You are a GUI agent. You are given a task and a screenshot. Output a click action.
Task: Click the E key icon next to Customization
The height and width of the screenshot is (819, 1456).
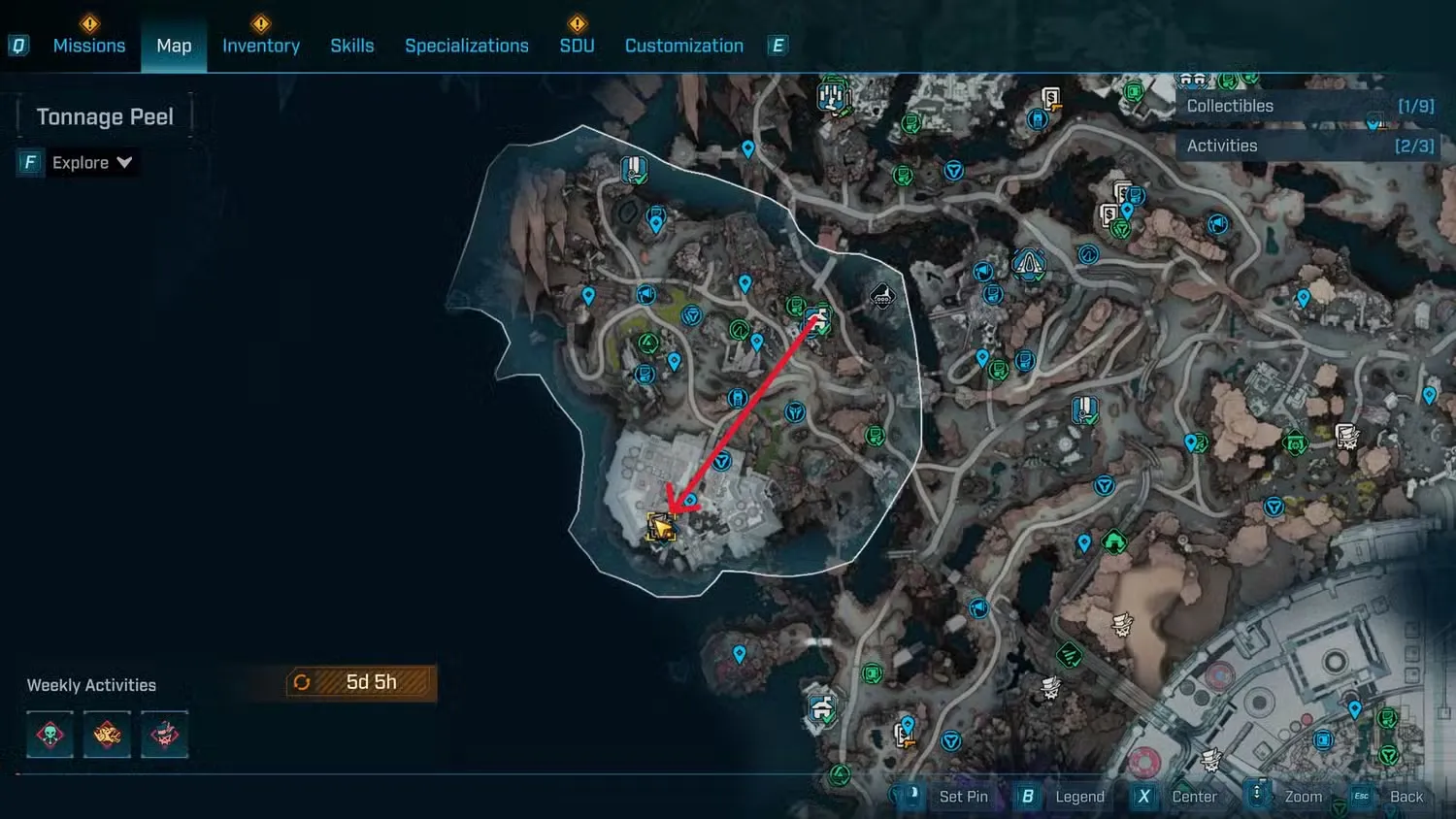[x=777, y=45]
